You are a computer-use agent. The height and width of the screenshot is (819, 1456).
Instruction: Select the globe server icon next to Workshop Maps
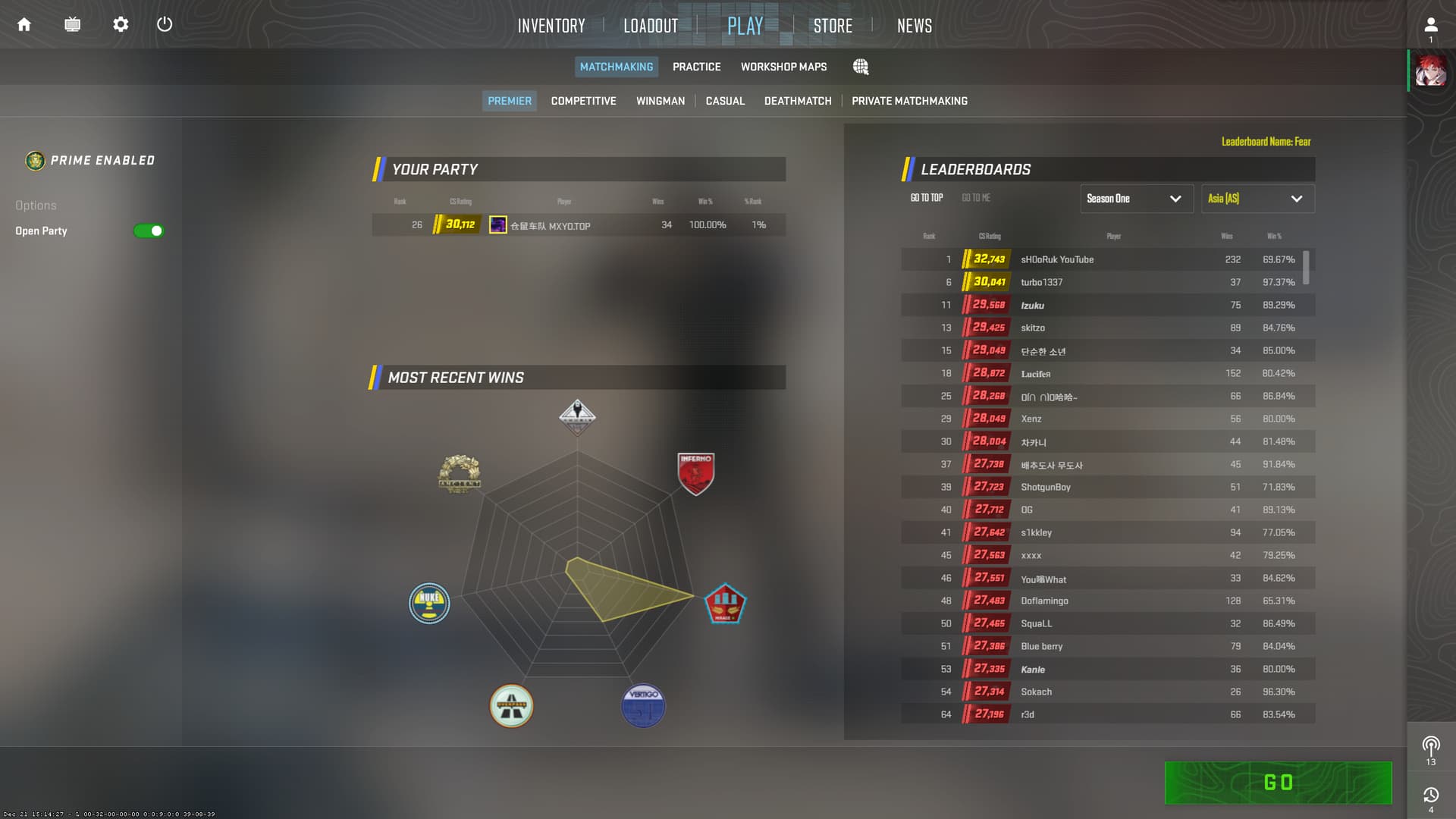tap(861, 67)
